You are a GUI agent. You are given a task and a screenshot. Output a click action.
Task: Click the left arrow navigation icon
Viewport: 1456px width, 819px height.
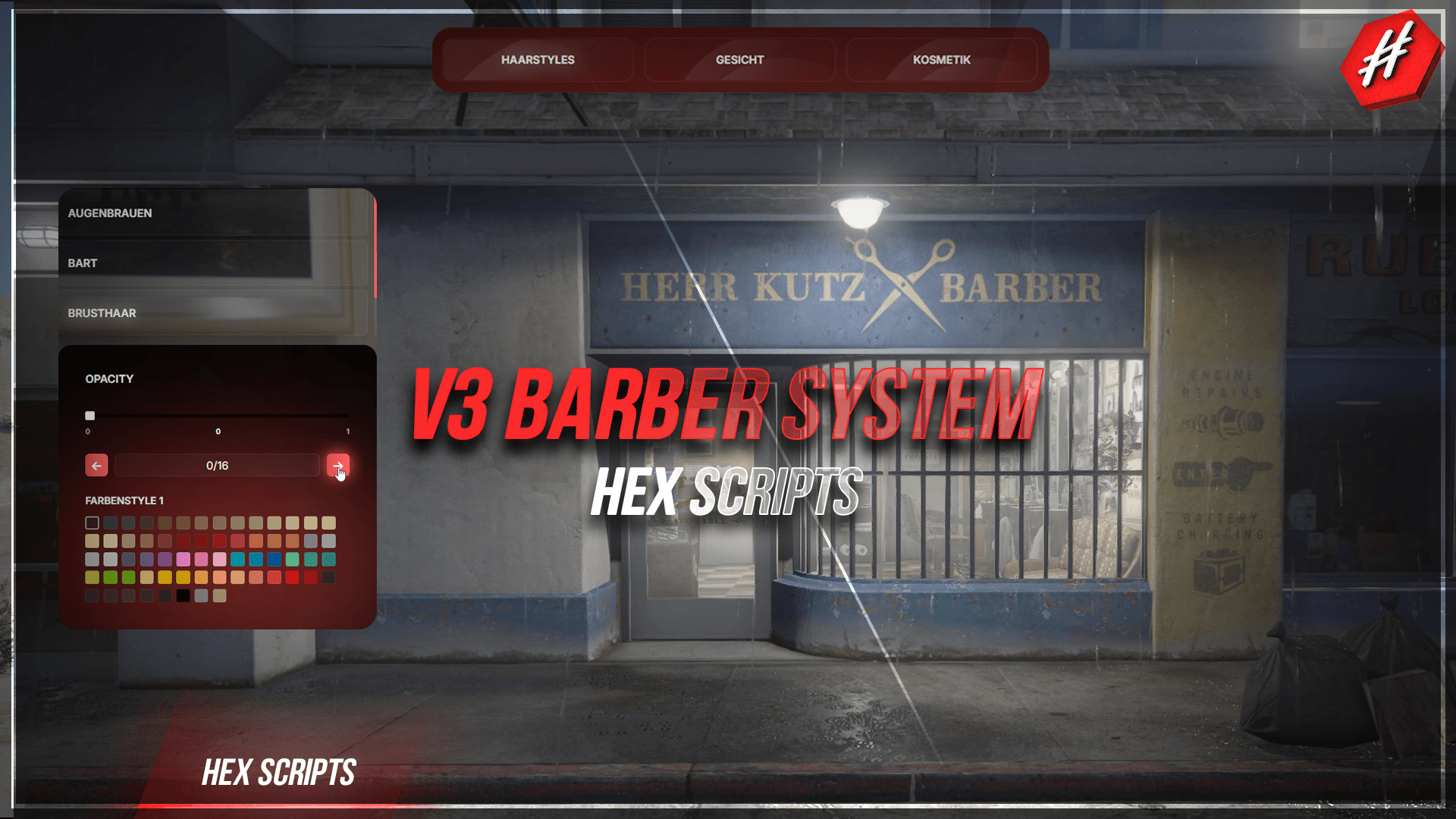(x=96, y=465)
